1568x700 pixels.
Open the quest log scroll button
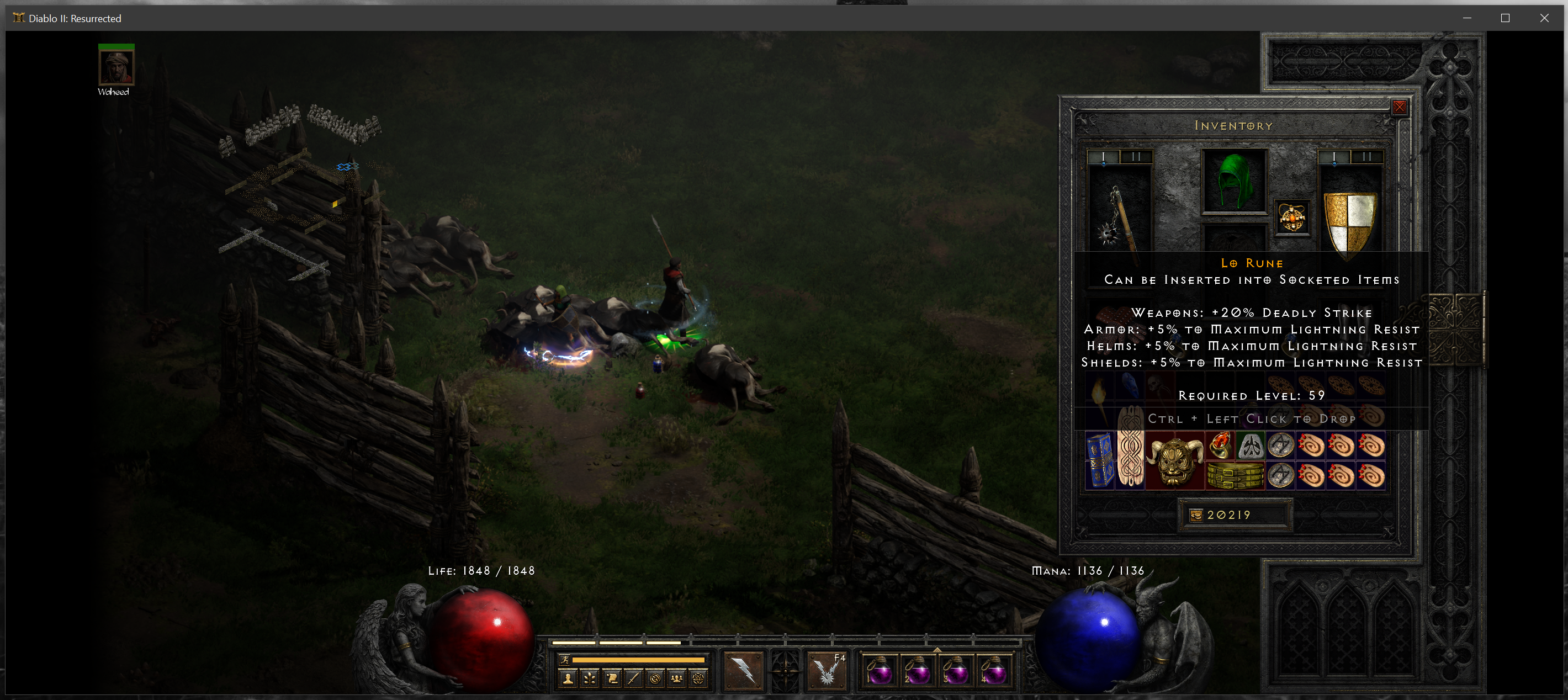(x=612, y=678)
